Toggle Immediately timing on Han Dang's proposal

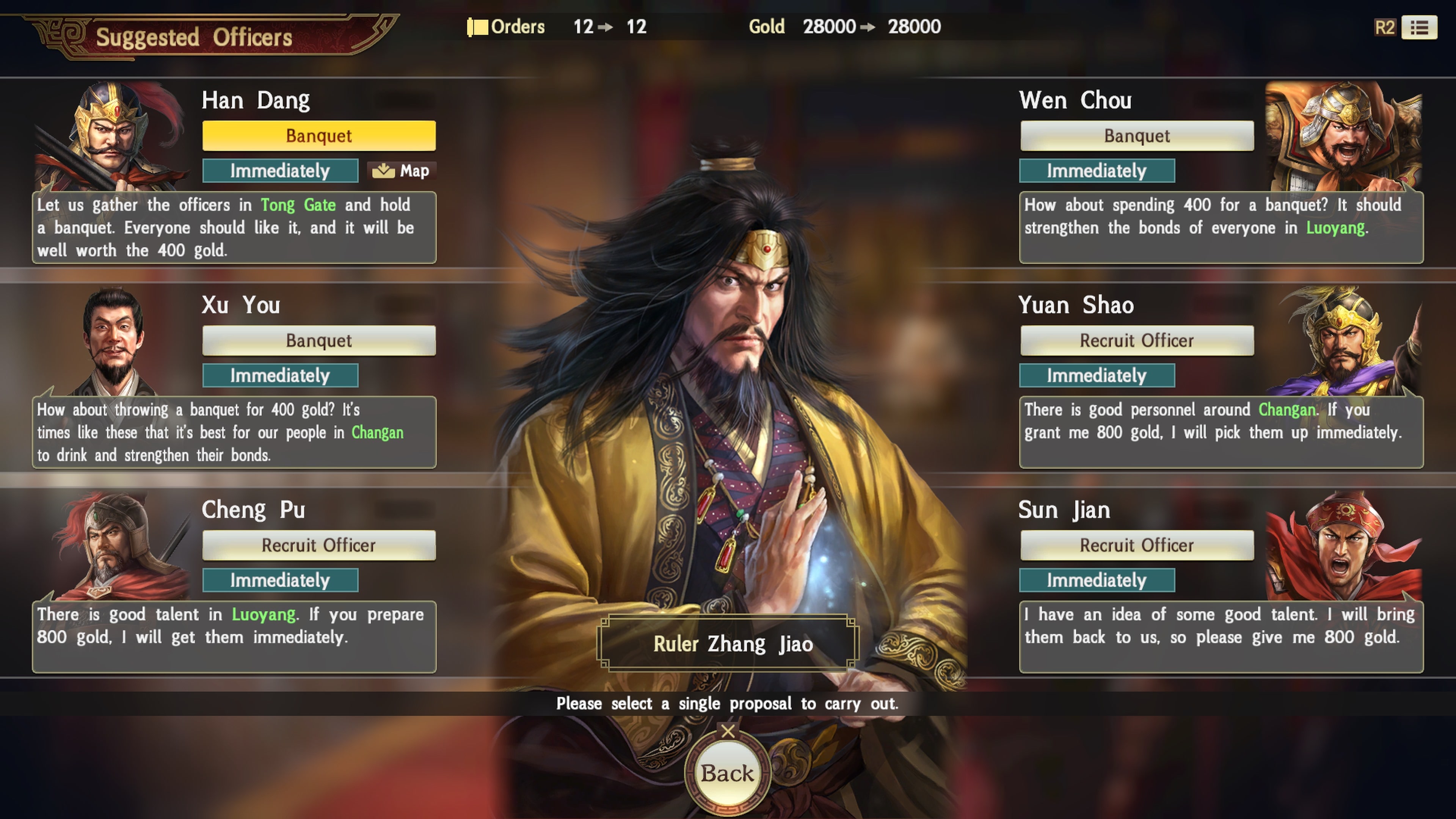(280, 171)
